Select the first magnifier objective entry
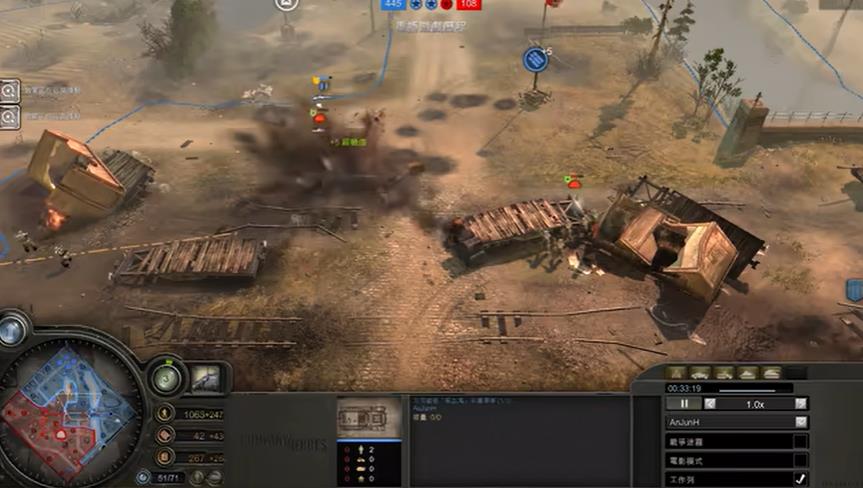 coord(9,90)
